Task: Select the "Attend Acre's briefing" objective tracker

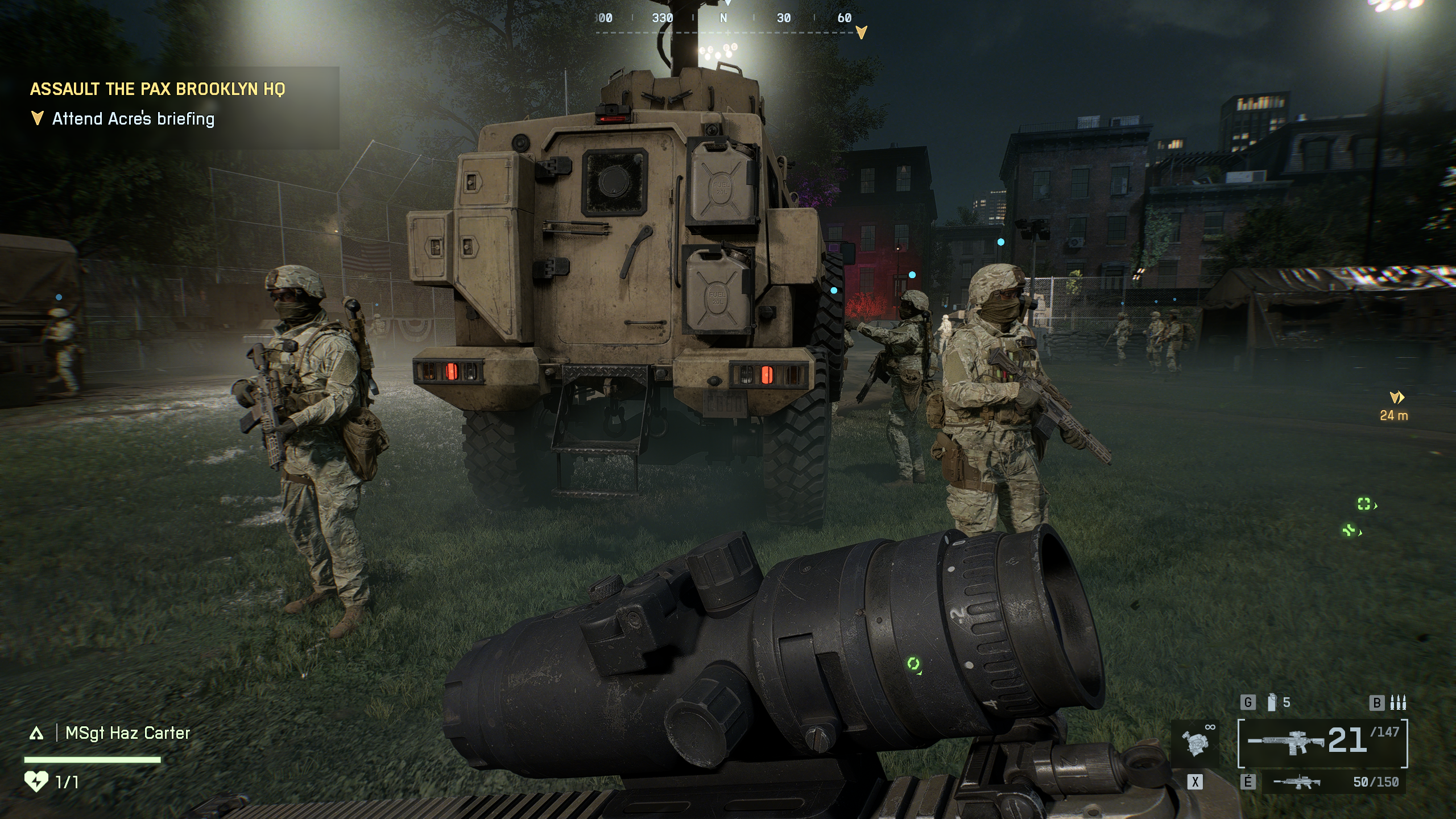Action: tap(133, 119)
